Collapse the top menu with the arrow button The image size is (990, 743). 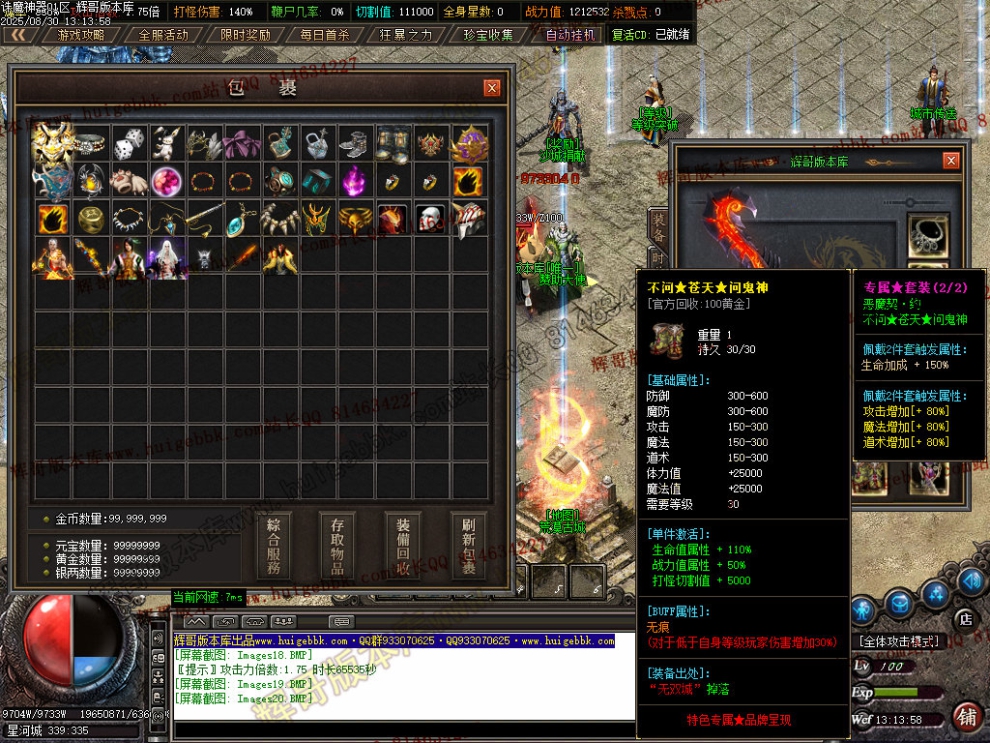pyautogui.click(x=18, y=35)
